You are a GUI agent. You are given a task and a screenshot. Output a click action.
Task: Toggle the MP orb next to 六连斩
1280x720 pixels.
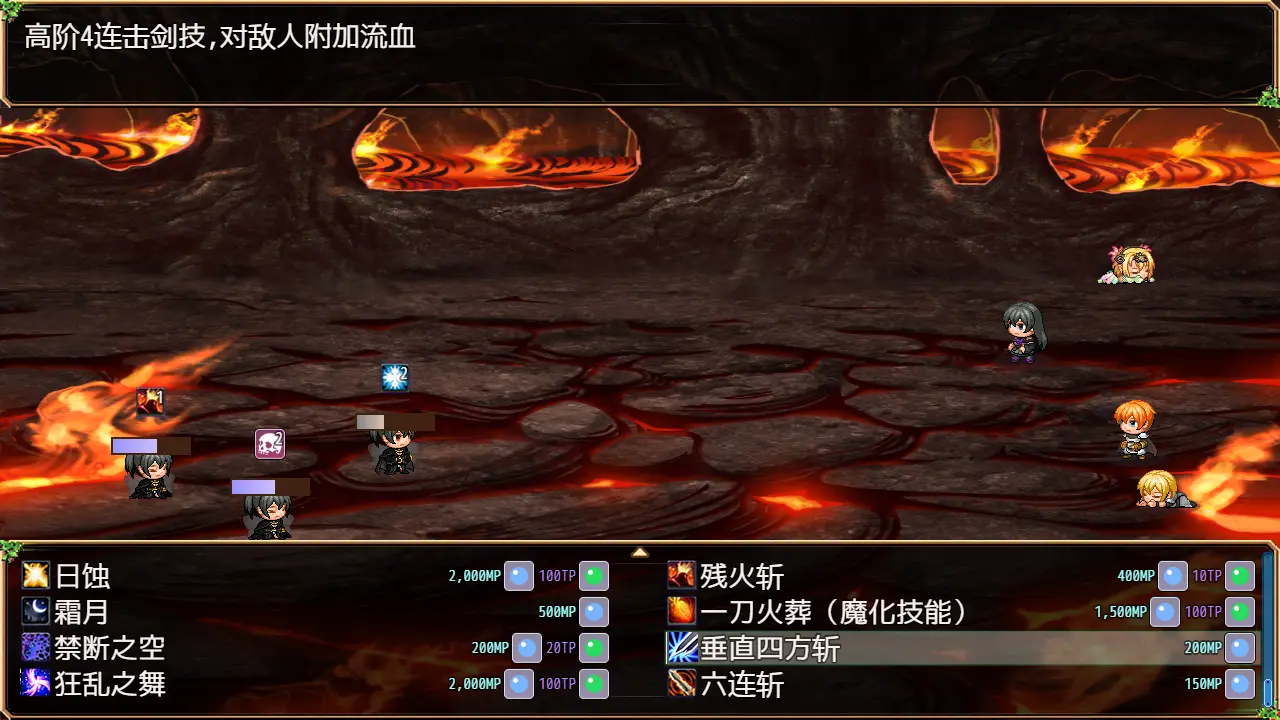coord(1239,684)
